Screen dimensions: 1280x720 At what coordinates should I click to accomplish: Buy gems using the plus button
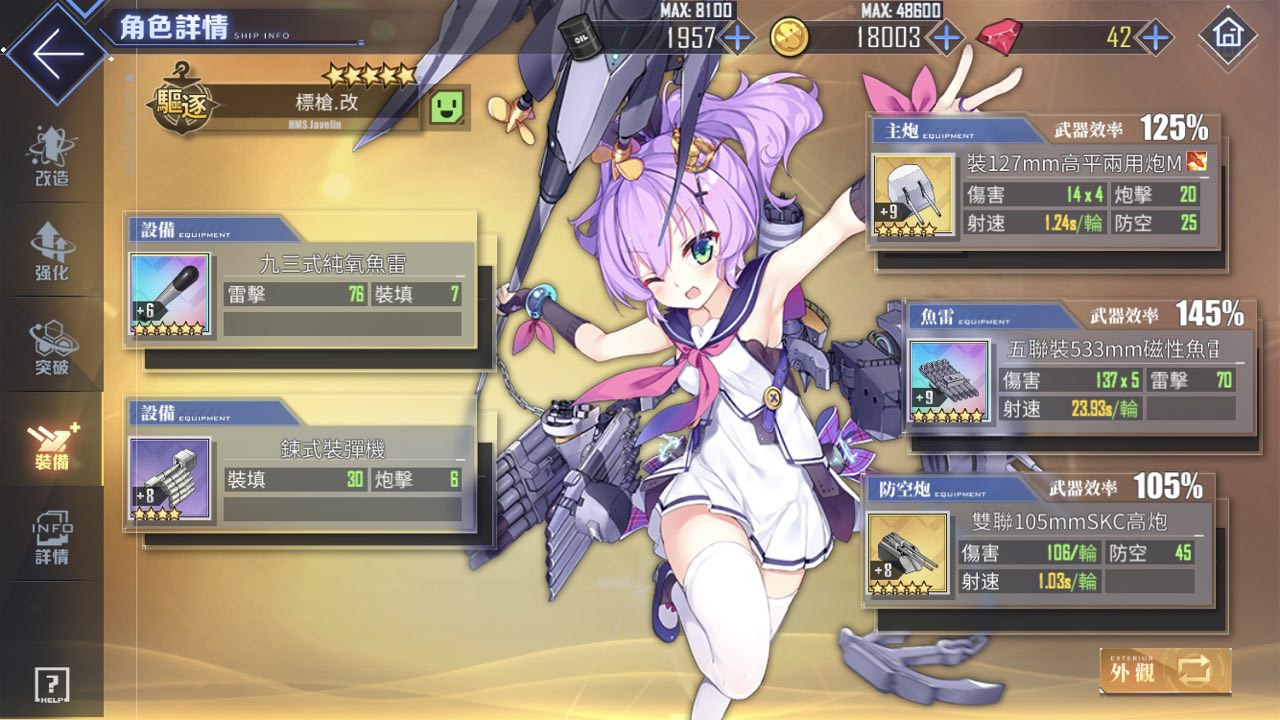click(x=1155, y=38)
